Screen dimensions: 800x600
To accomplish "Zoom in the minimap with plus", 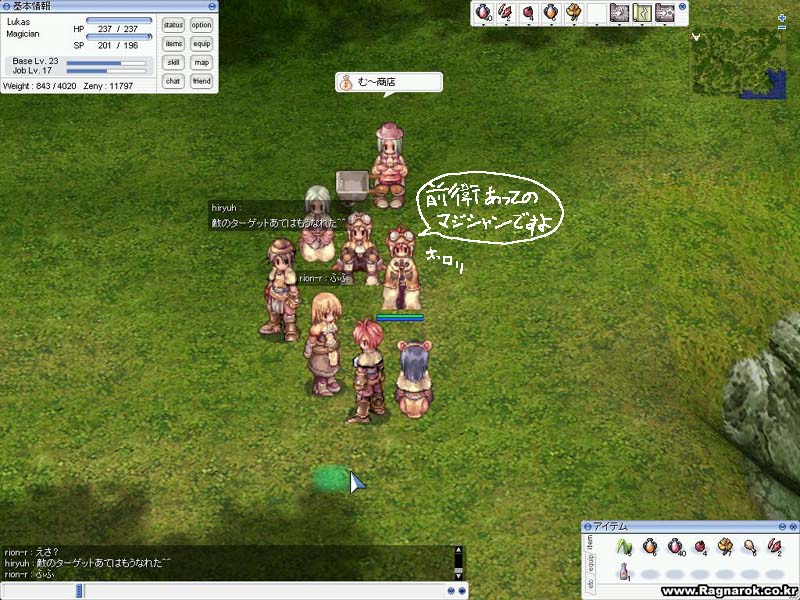I will 781,18.
